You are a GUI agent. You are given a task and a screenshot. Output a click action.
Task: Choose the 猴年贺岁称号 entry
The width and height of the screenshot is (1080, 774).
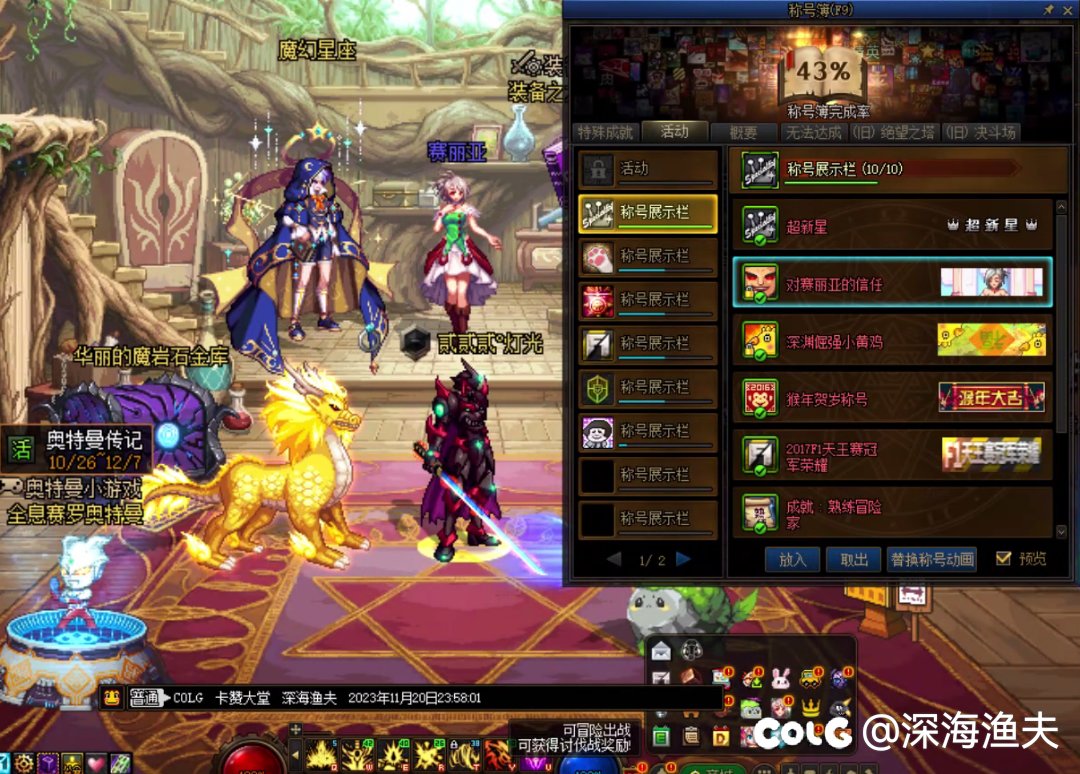(892, 398)
